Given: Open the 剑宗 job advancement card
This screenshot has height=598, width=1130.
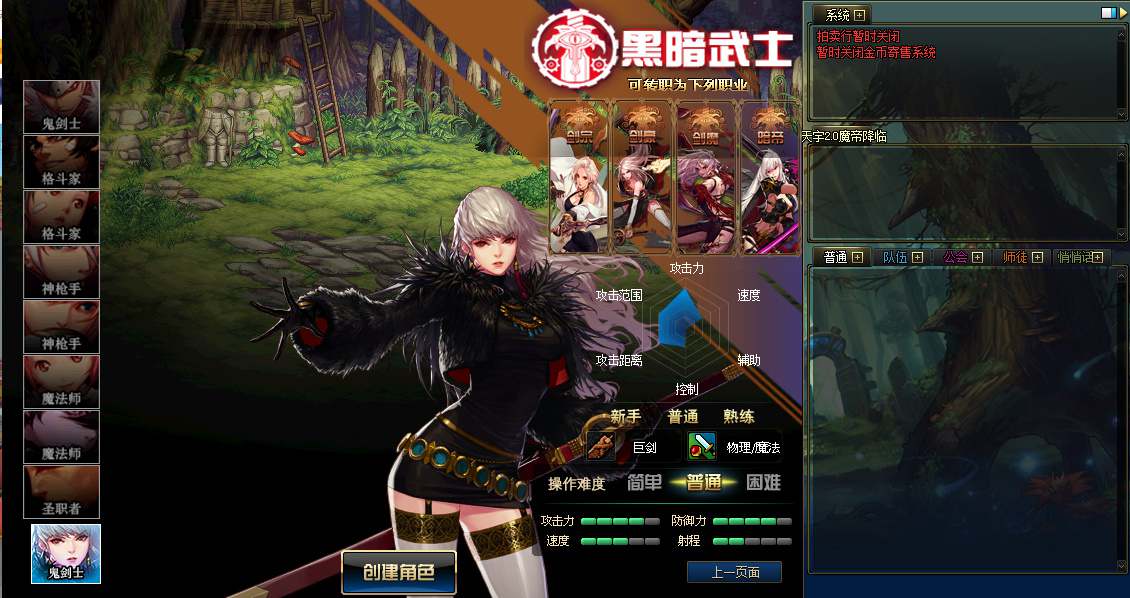Looking at the screenshot, I should click(x=579, y=178).
